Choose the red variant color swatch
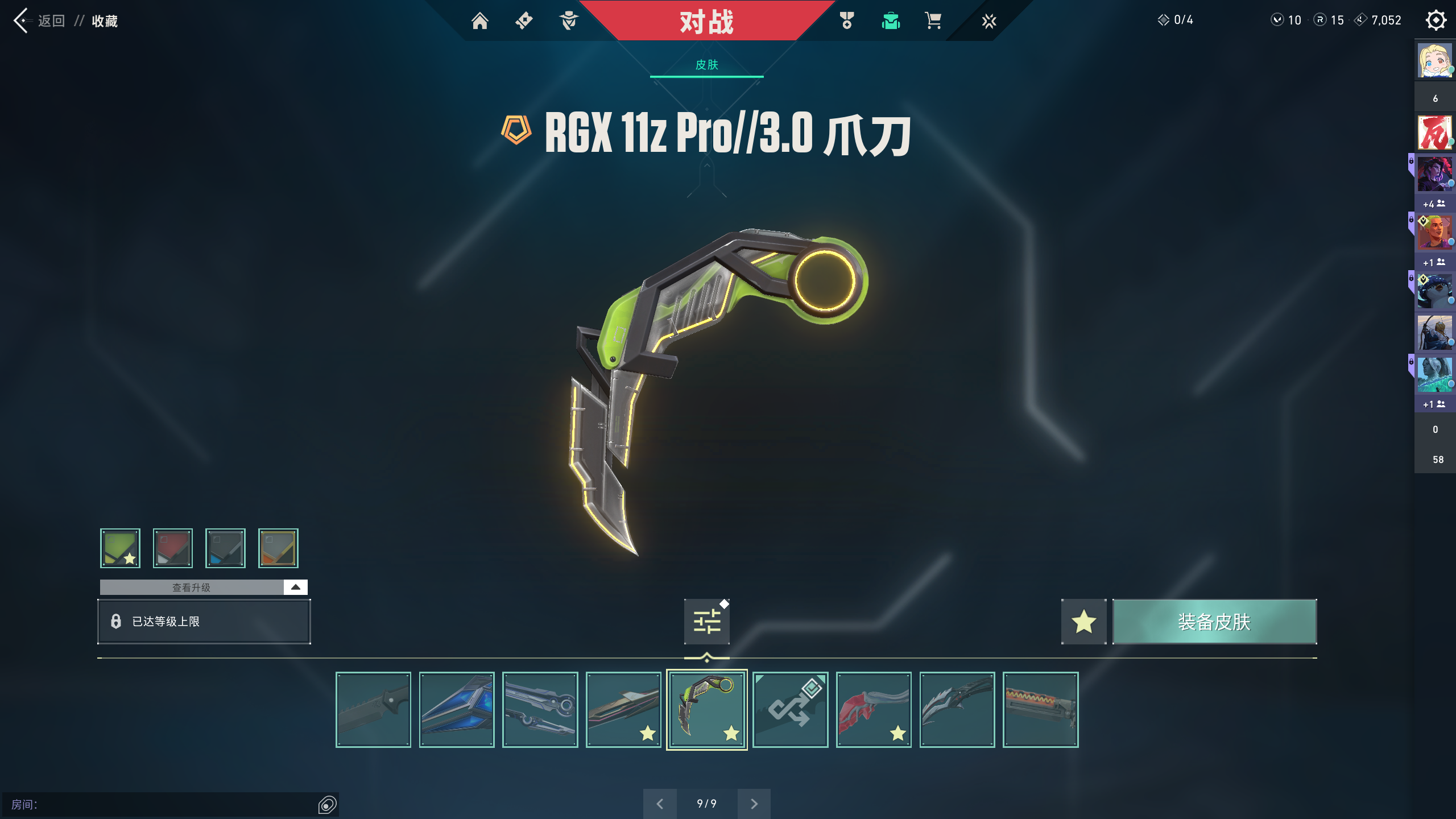This screenshot has height=819, width=1456. [172, 548]
